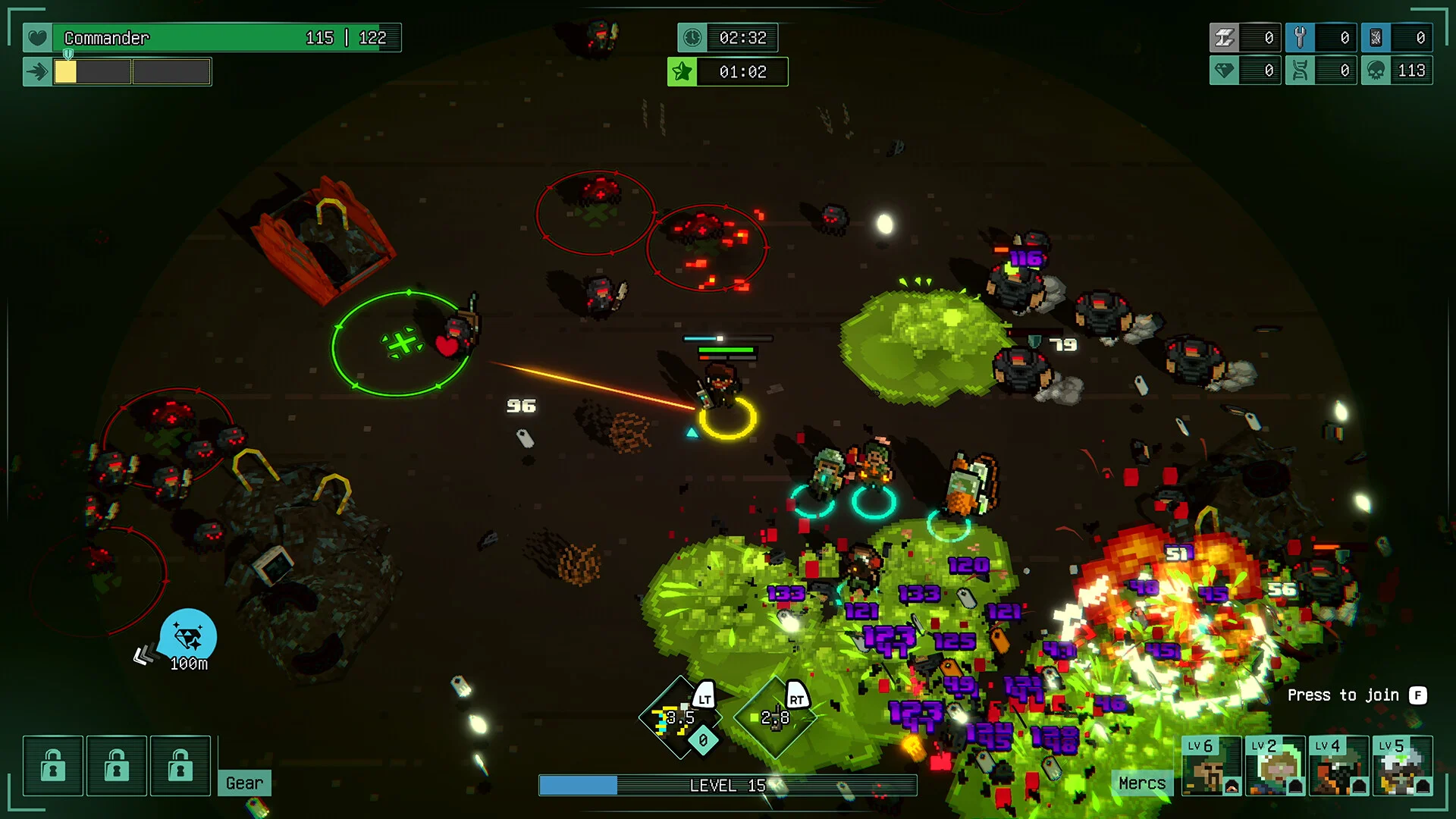Select the LV 2 merc portrait
Viewport: 1456px width, 819px height.
(x=1275, y=765)
